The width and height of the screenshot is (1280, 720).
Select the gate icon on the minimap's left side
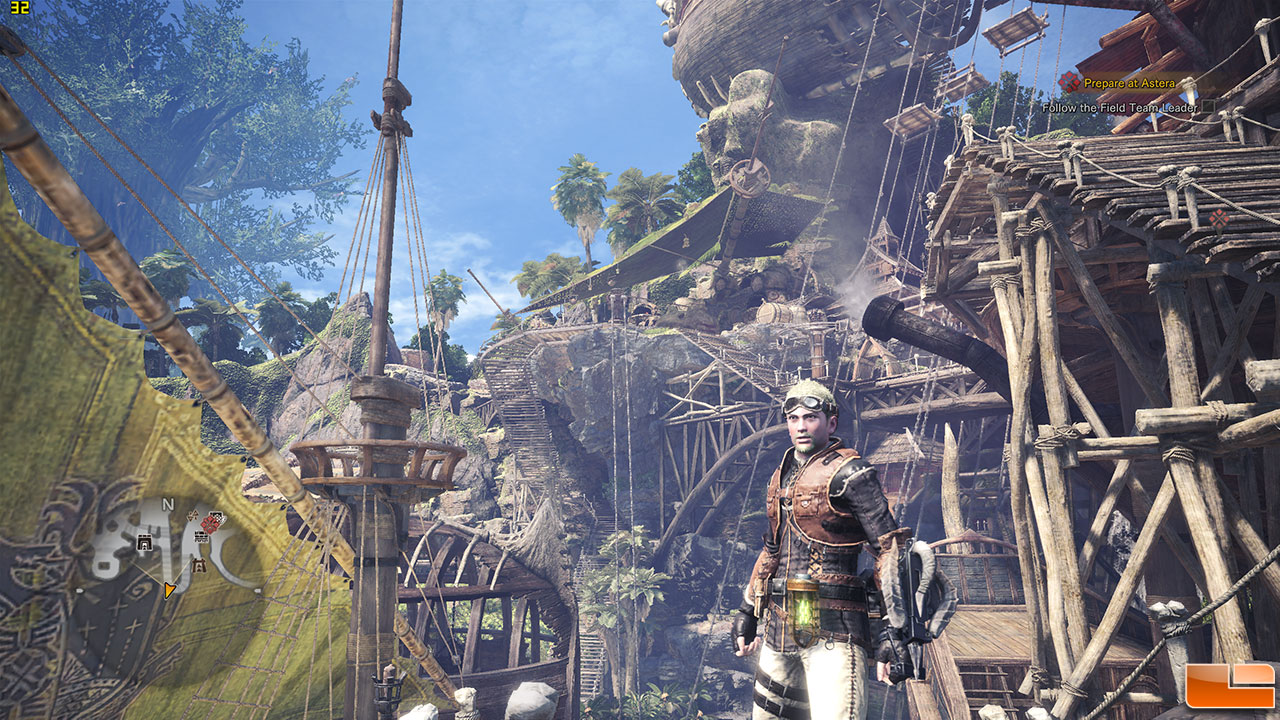[x=144, y=542]
